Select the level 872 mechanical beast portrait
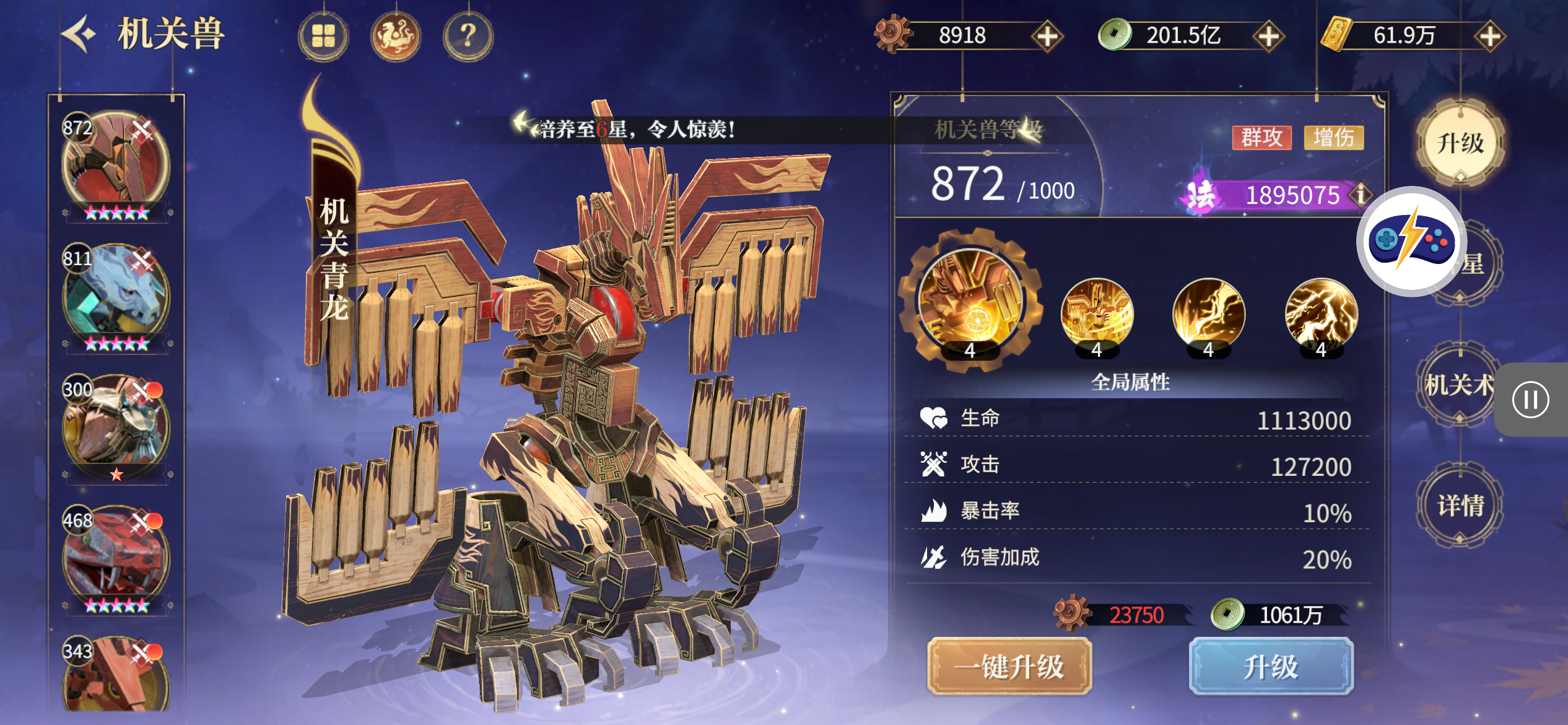1568x725 pixels. point(116,164)
